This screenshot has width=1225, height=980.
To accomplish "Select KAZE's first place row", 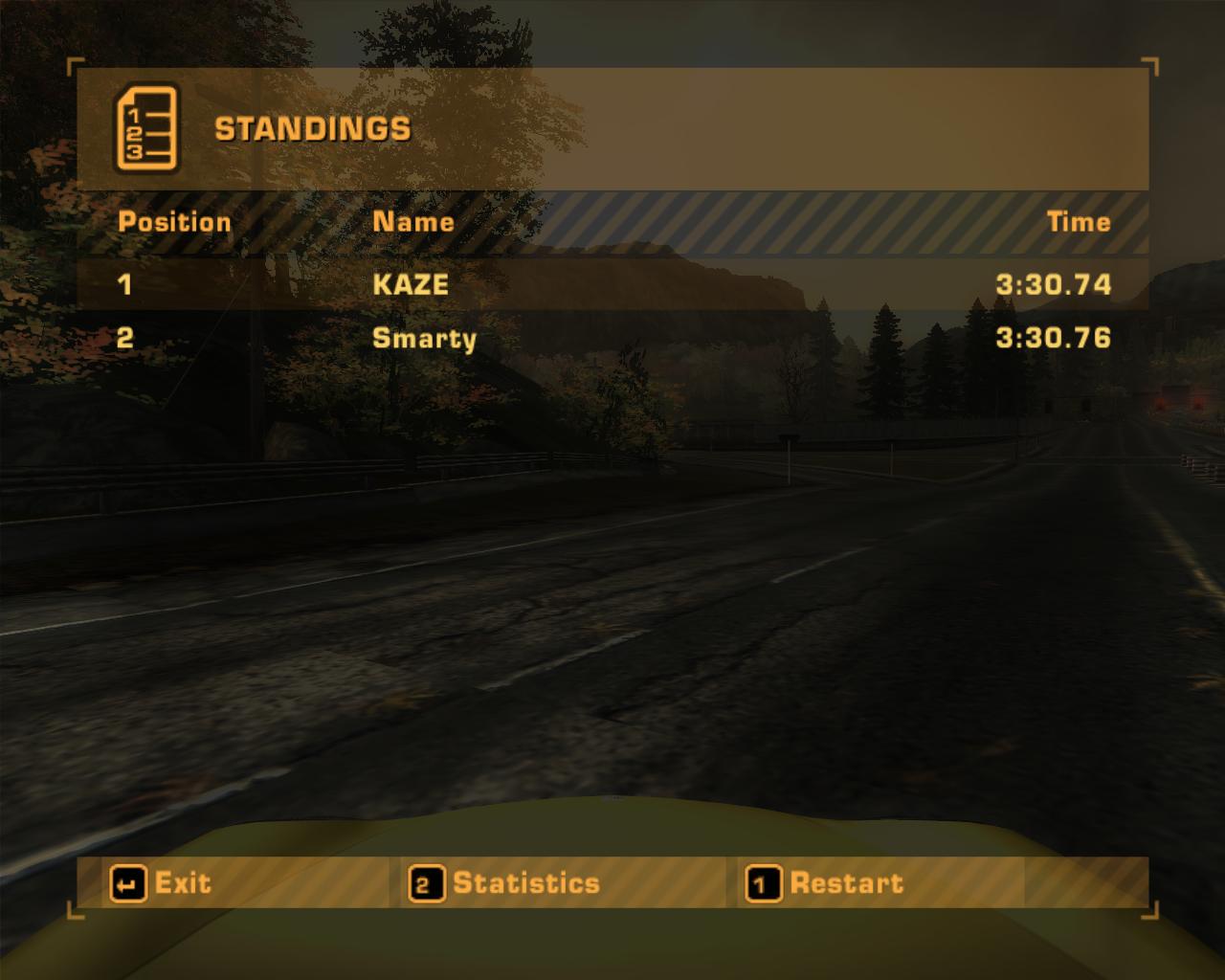I will click(612, 284).
